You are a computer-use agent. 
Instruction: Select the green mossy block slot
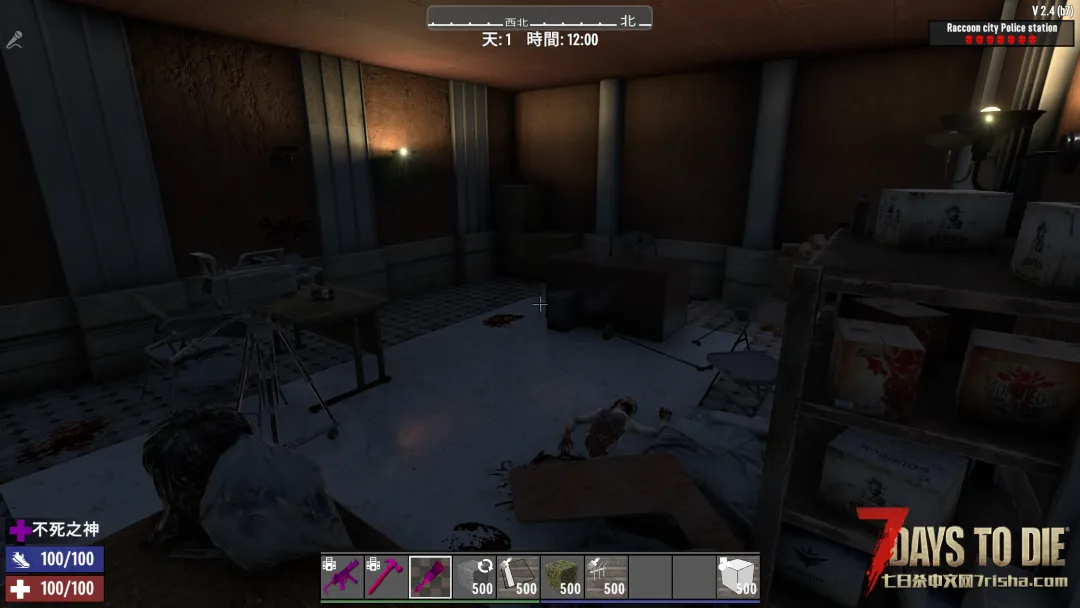pos(562,577)
